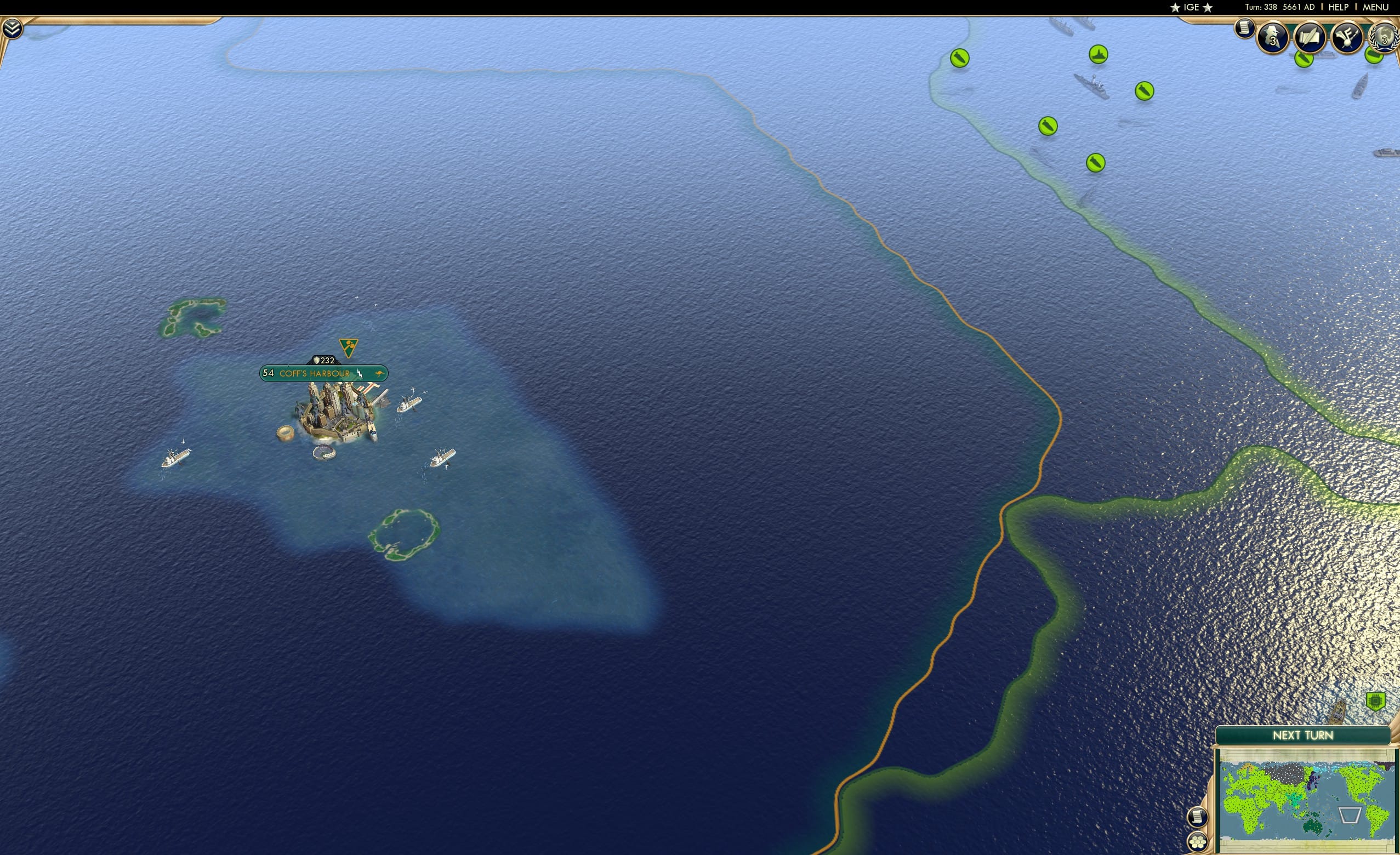Viewport: 1400px width, 855px height.
Task: Open the notification log scroll icon
Action: click(1245, 27)
